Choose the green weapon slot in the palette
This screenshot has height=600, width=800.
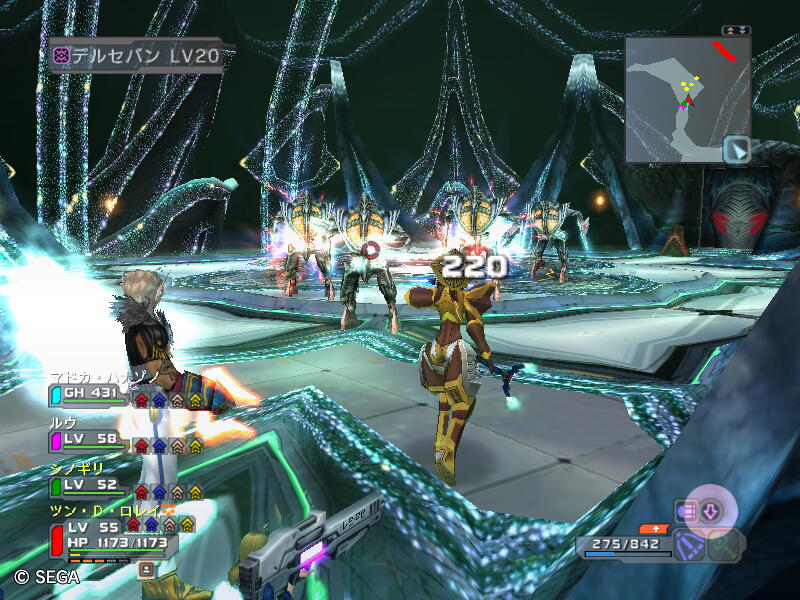point(725,545)
